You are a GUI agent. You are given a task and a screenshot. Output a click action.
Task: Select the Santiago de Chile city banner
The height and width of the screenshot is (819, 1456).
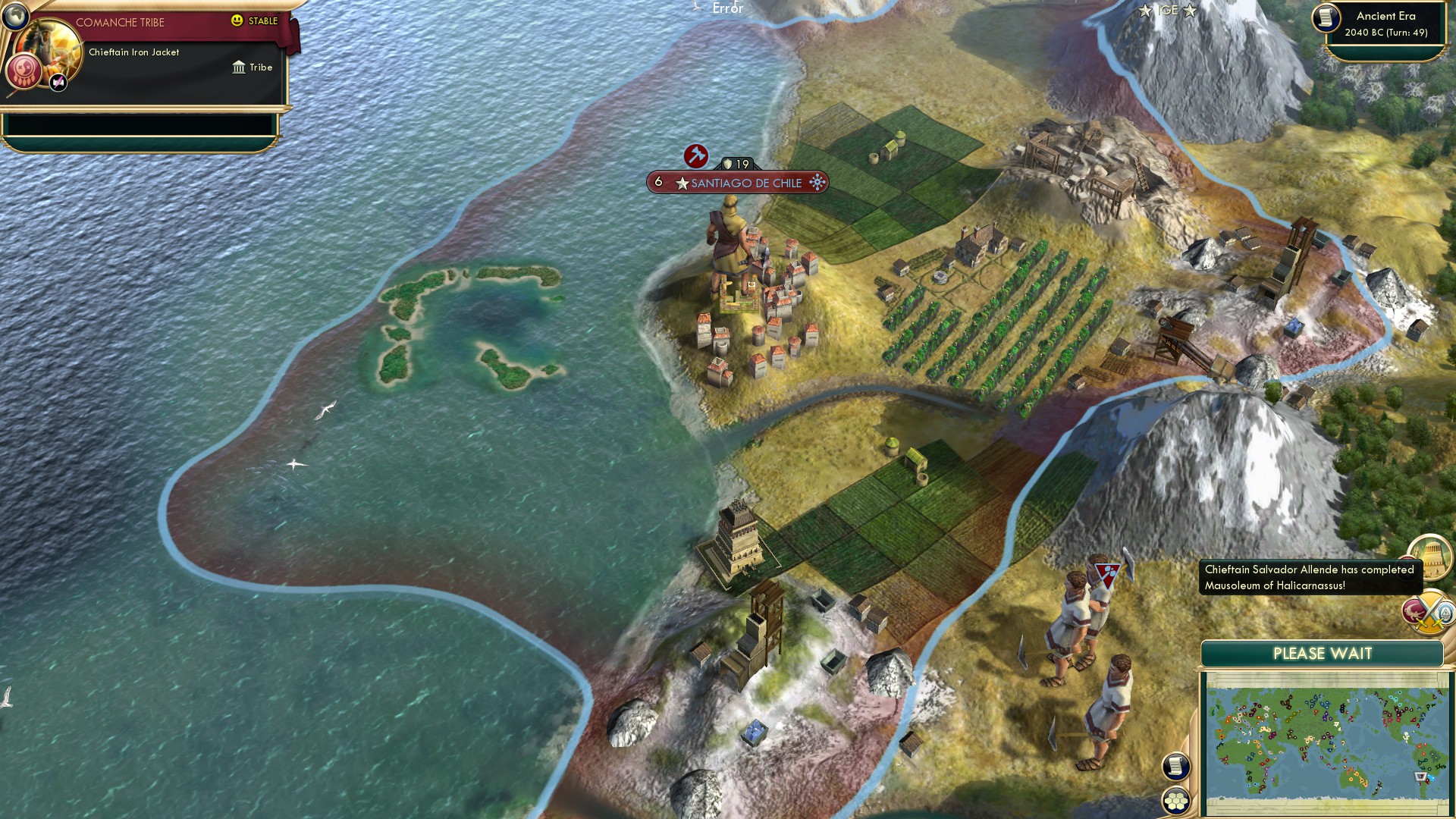click(747, 183)
